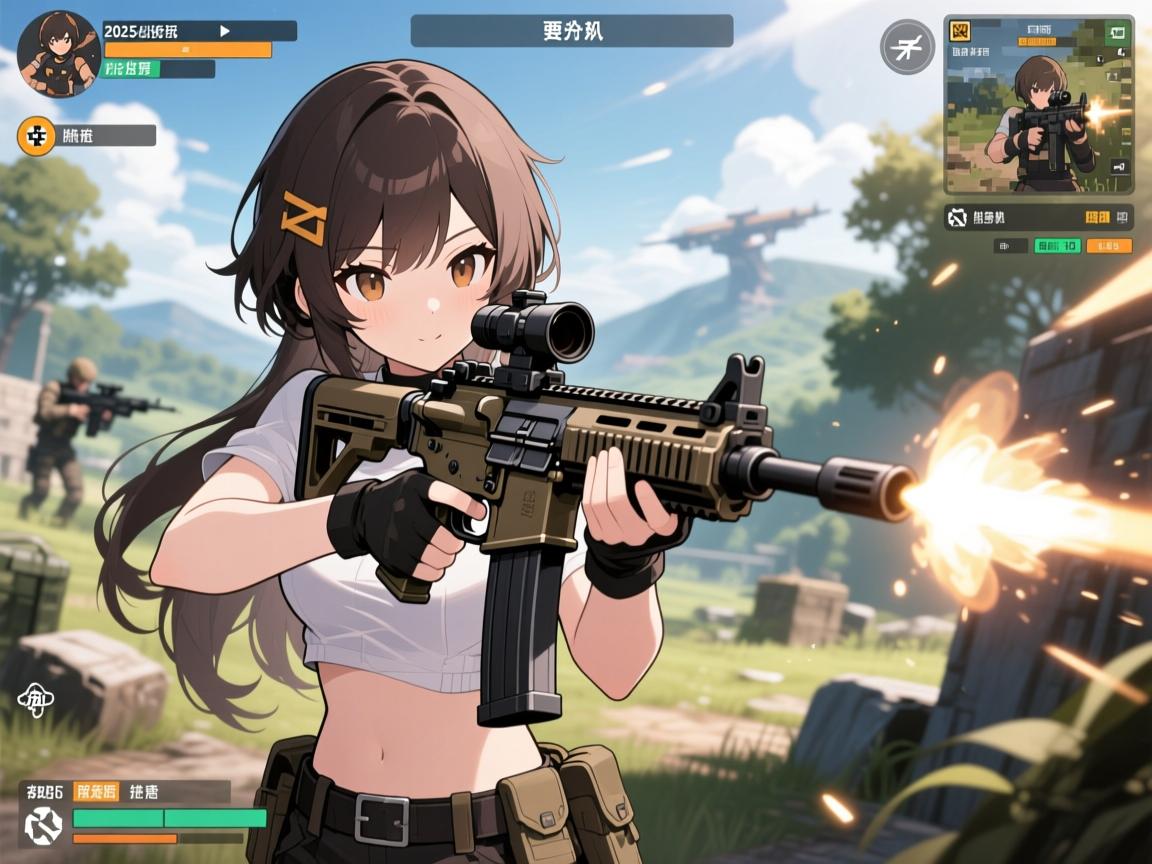
Task: Select the orange highlighted tab above health bar
Action: point(97,792)
